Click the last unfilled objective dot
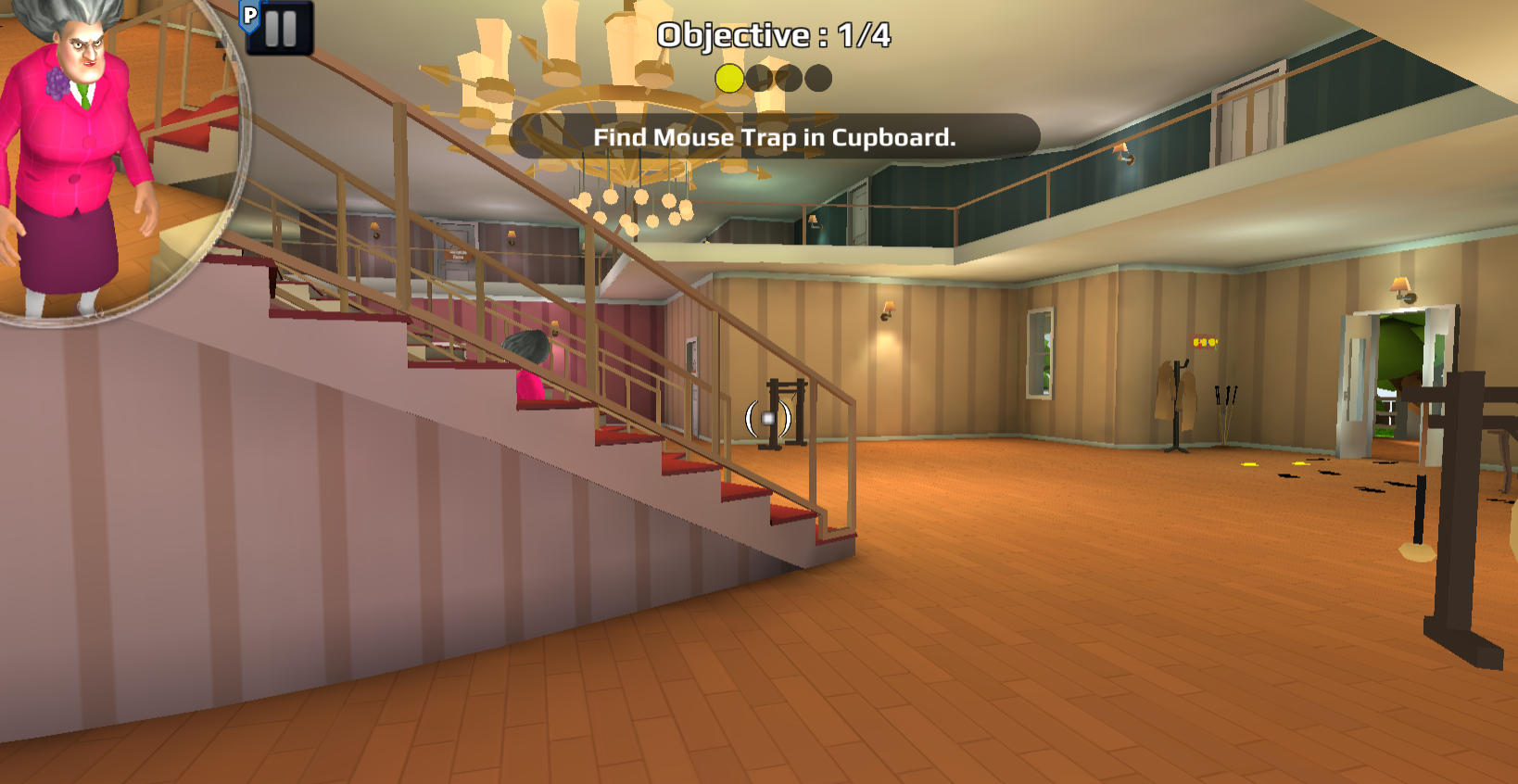This screenshot has height=784, width=1518. pyautogui.click(x=819, y=78)
